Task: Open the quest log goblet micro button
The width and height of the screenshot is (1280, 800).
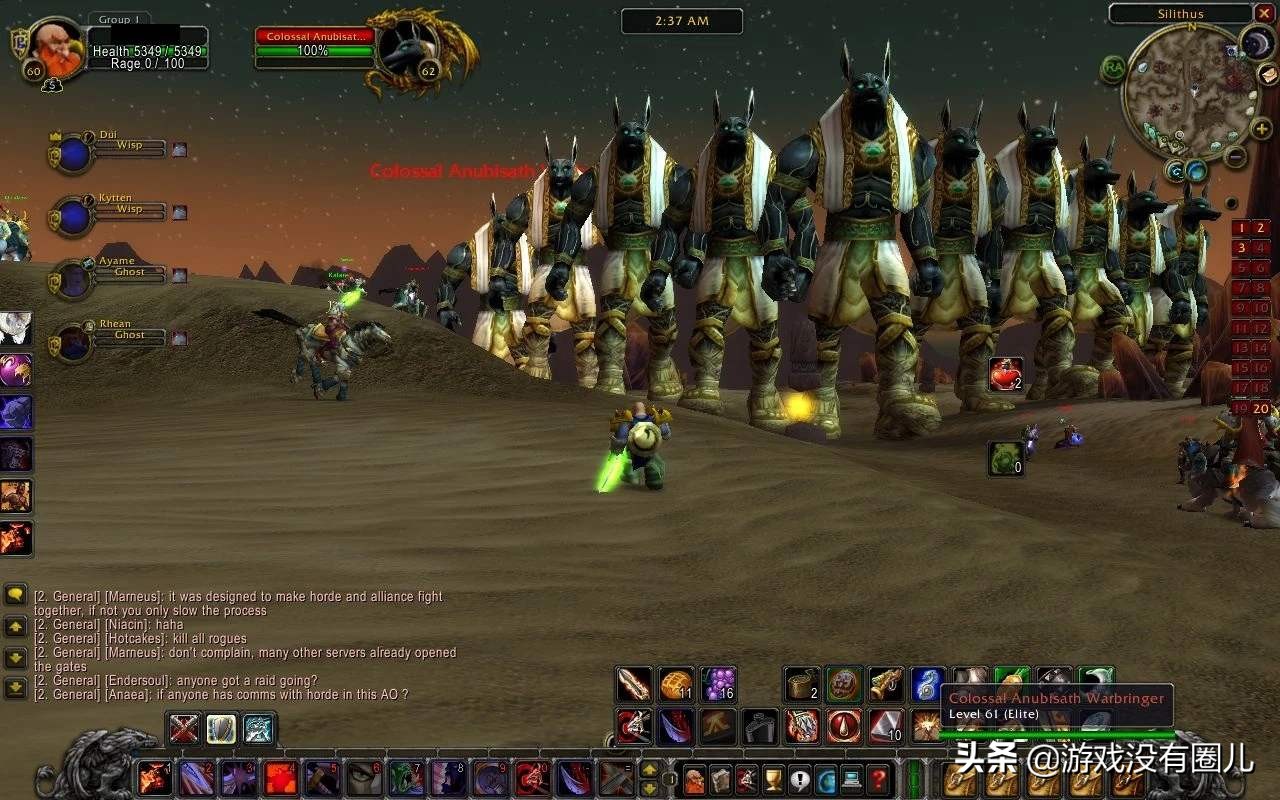Action: click(x=773, y=779)
